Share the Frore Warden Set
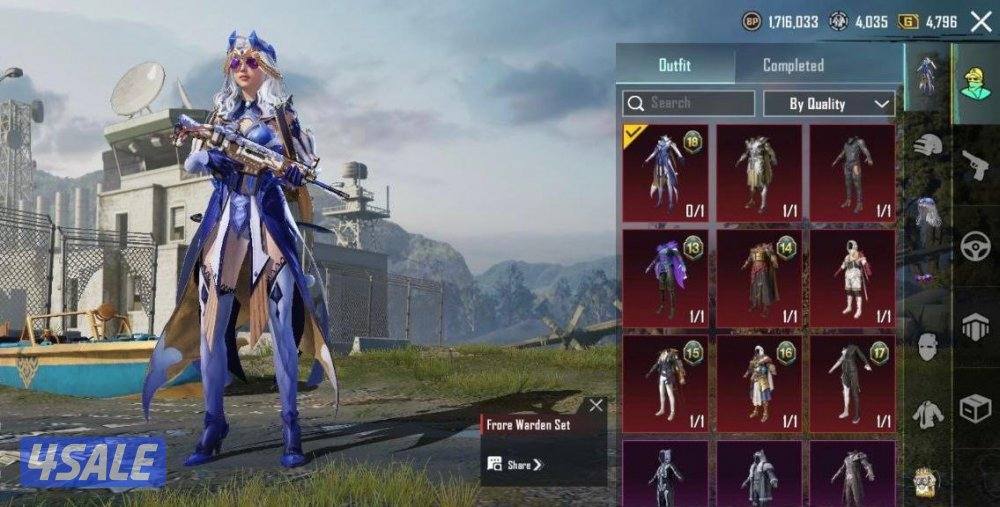1000x507 pixels. point(516,464)
